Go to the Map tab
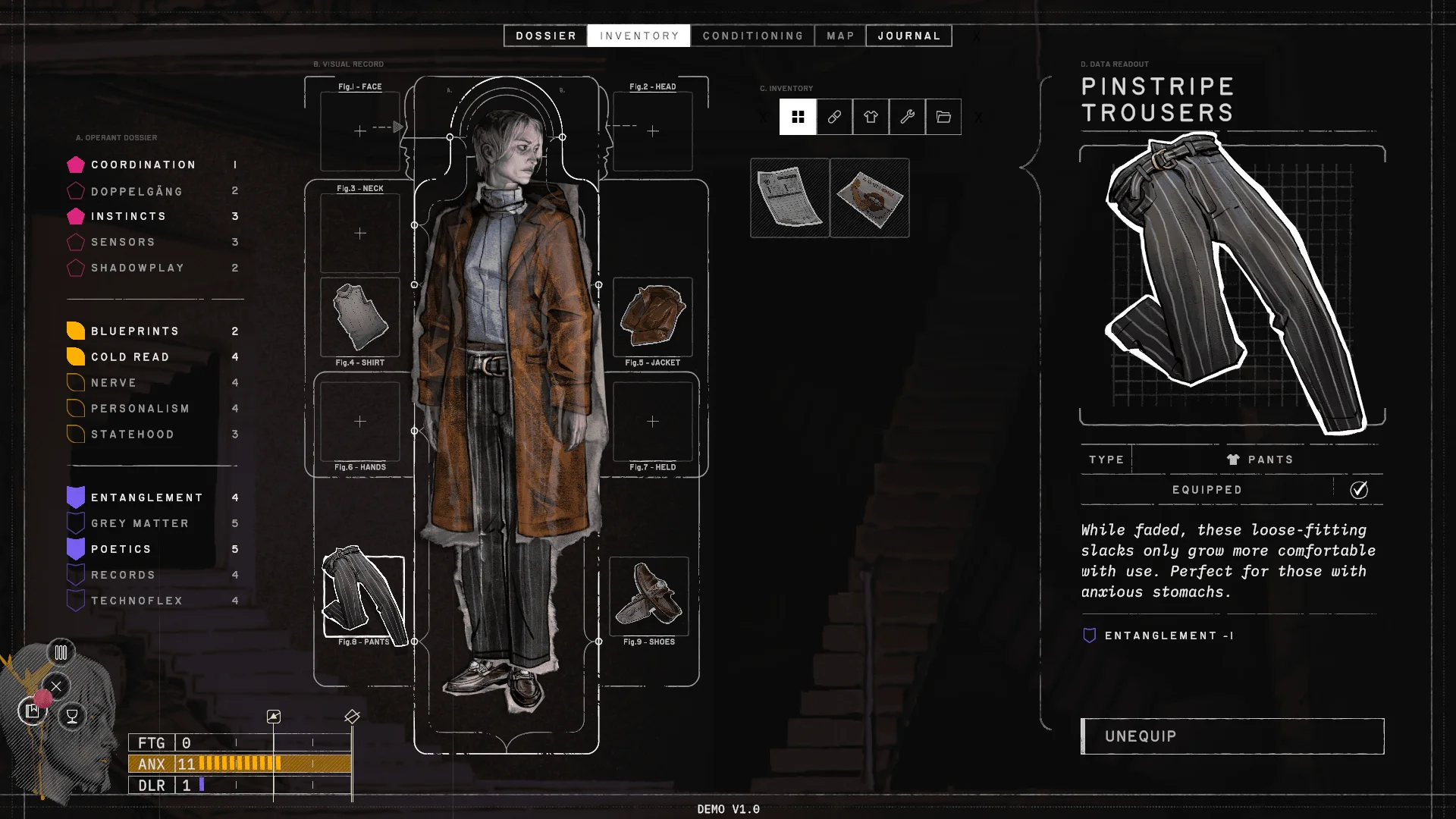The image size is (1456, 819). (840, 36)
